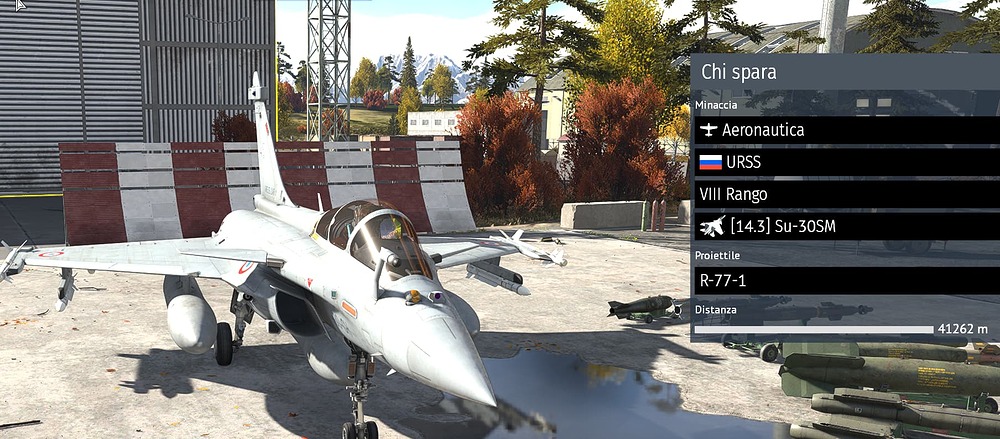Open the R-77-1 projectile dropdown
This screenshot has width=1000, height=439.
845,280
